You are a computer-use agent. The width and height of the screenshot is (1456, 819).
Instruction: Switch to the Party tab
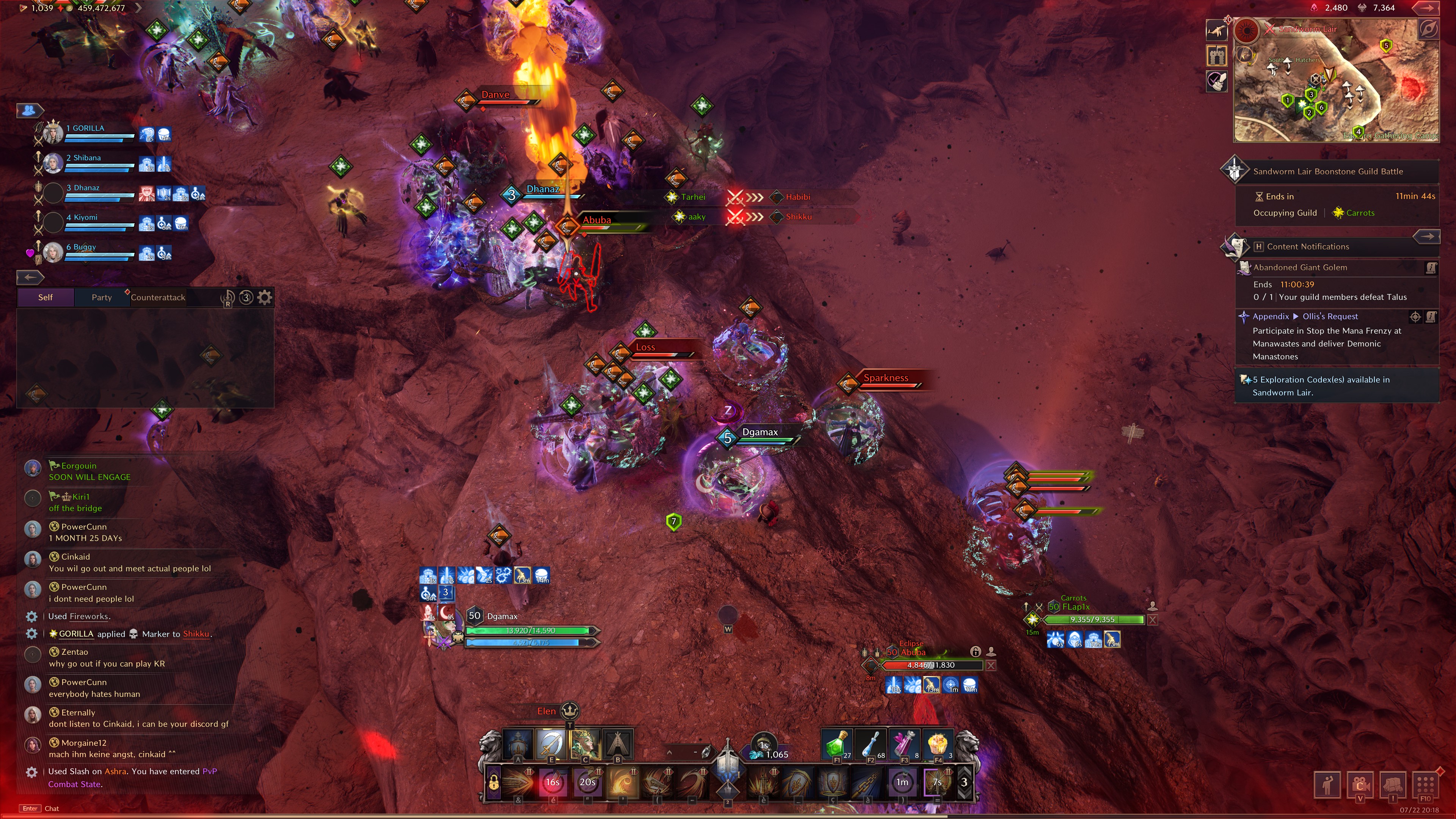tap(102, 297)
